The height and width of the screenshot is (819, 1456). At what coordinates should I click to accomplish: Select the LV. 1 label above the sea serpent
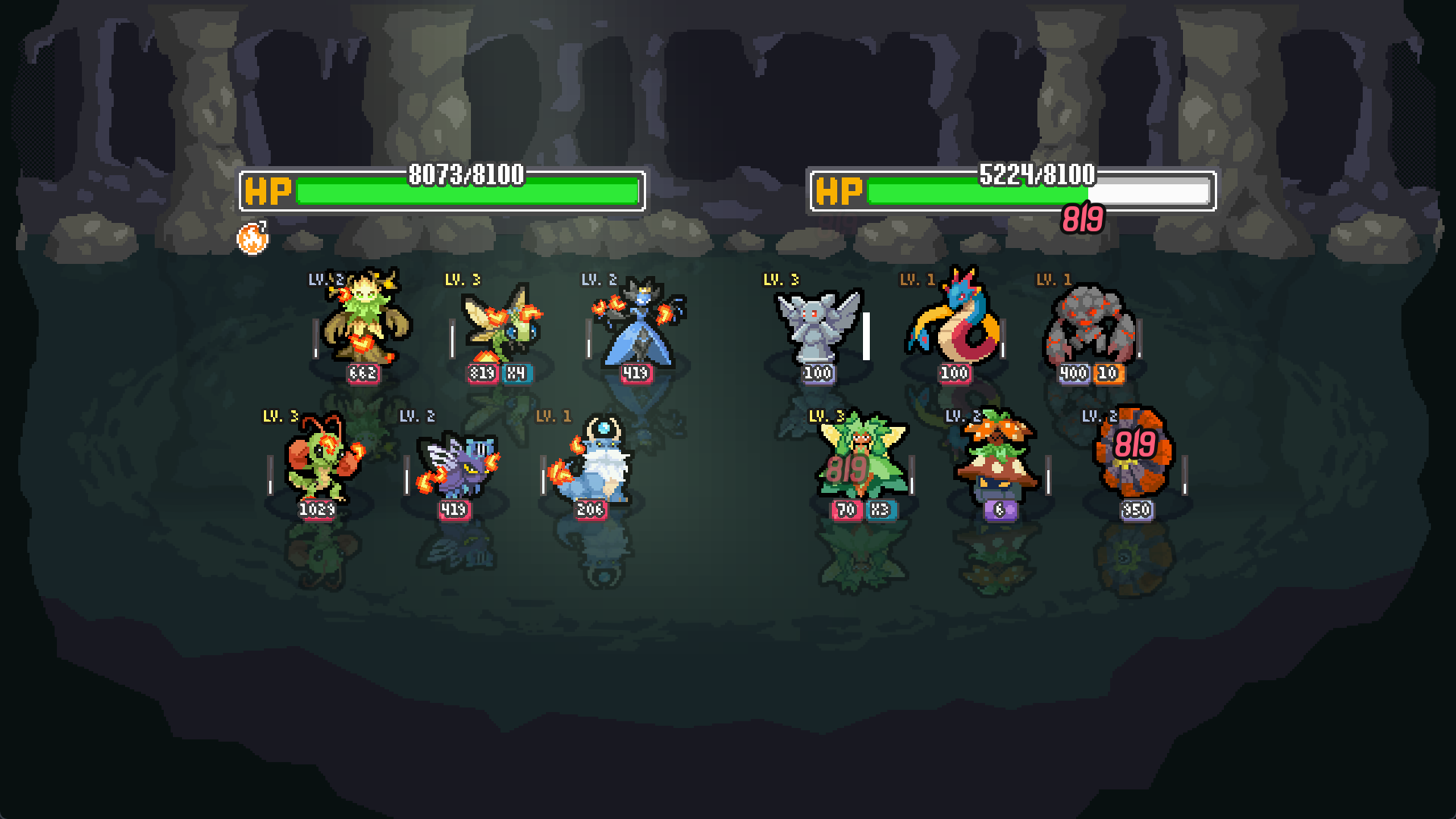[915, 281]
